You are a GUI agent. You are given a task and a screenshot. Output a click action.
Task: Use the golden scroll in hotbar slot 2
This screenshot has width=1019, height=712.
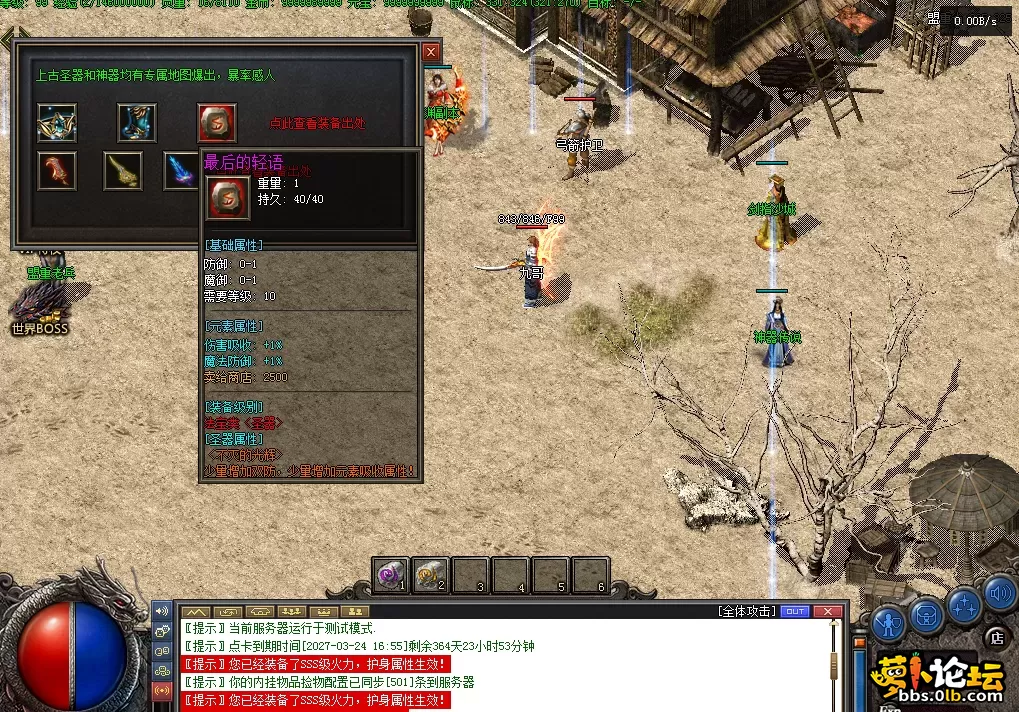[x=431, y=575]
